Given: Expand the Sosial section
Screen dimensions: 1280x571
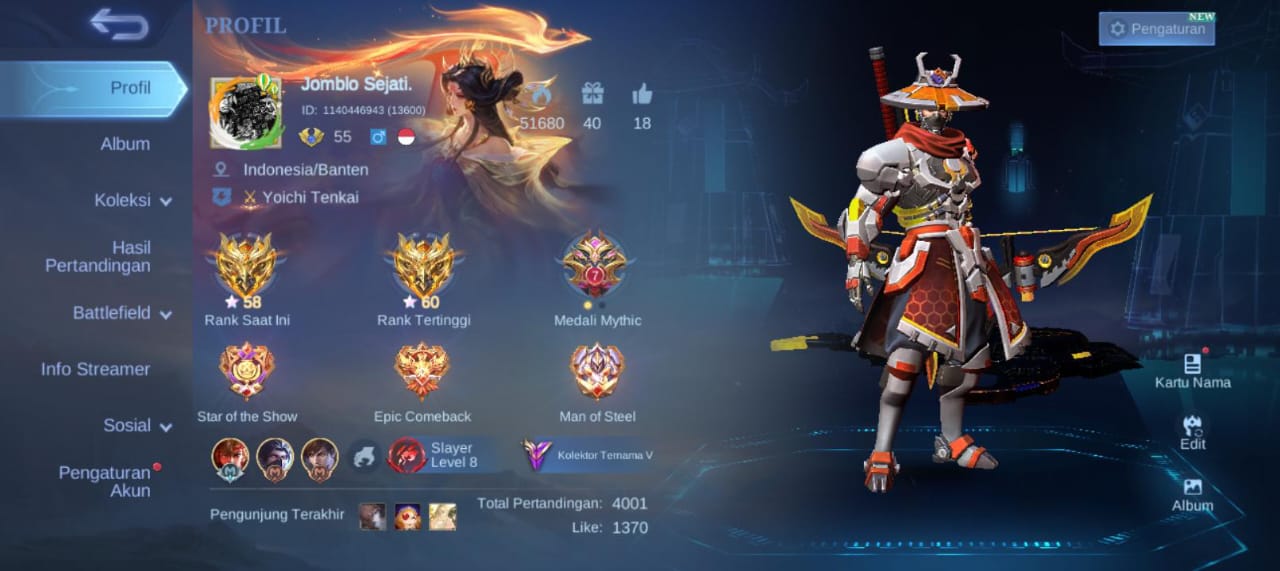Looking at the screenshot, I should (x=137, y=425).
